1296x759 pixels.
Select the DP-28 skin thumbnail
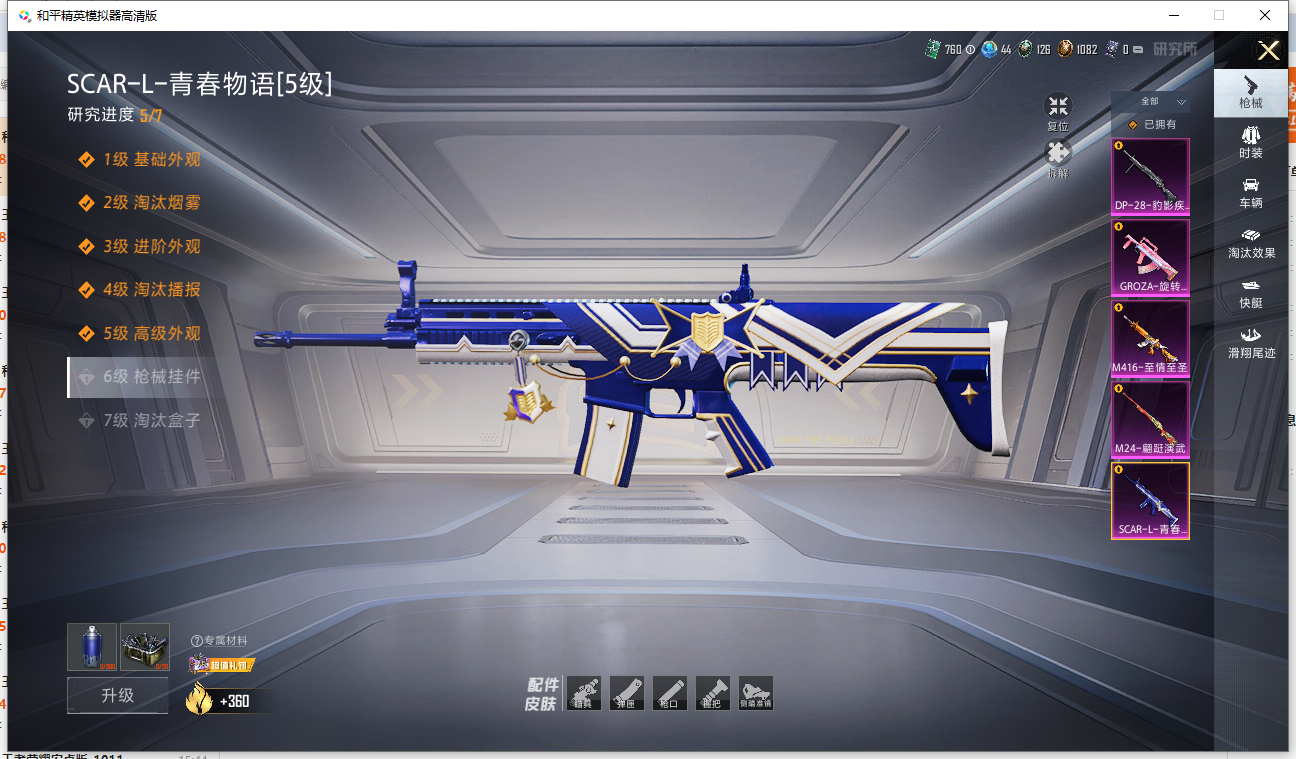[1150, 177]
